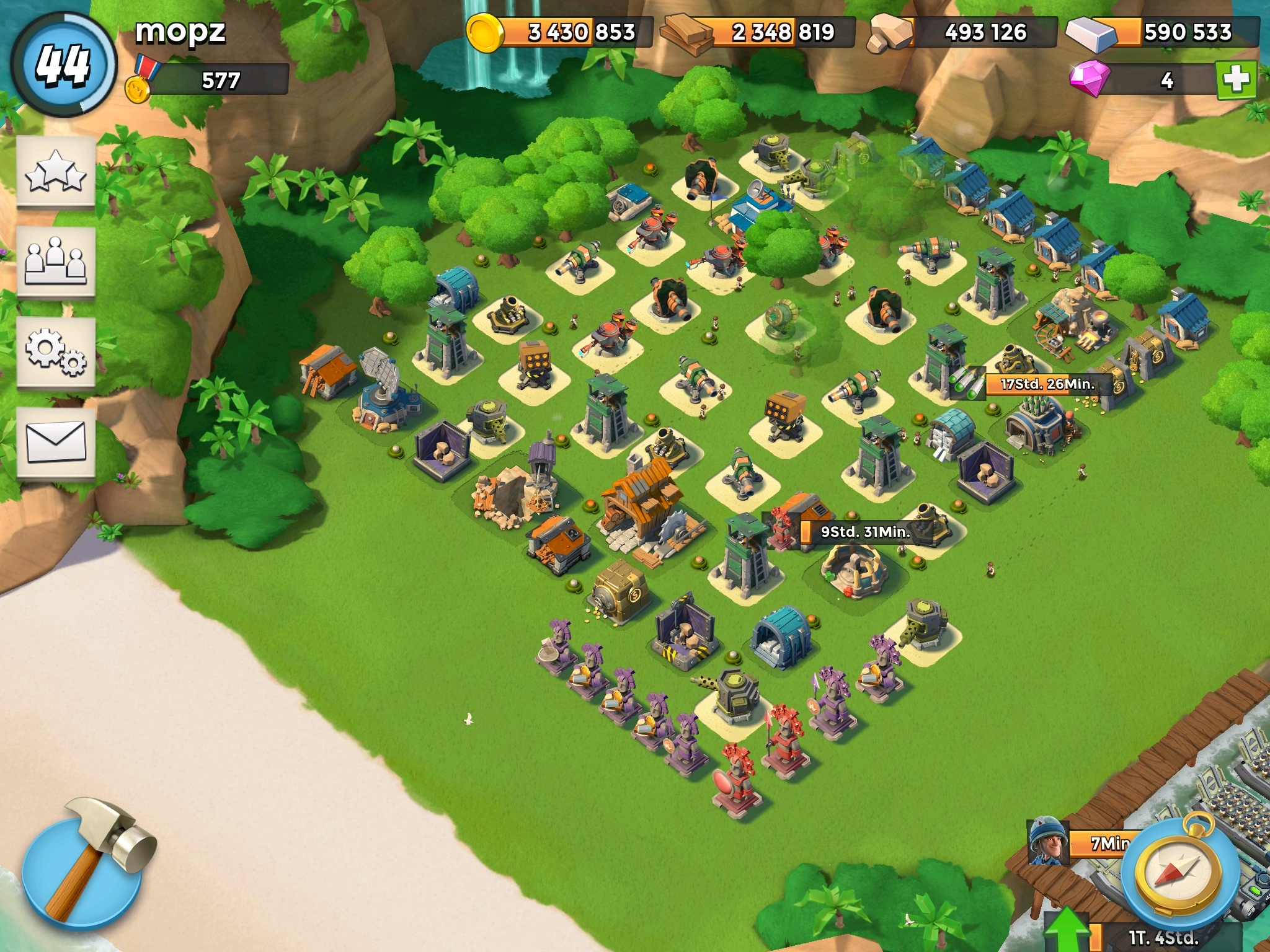This screenshot has height=952, width=1270.
Task: Open the achievements stars menu
Action: click(56, 172)
